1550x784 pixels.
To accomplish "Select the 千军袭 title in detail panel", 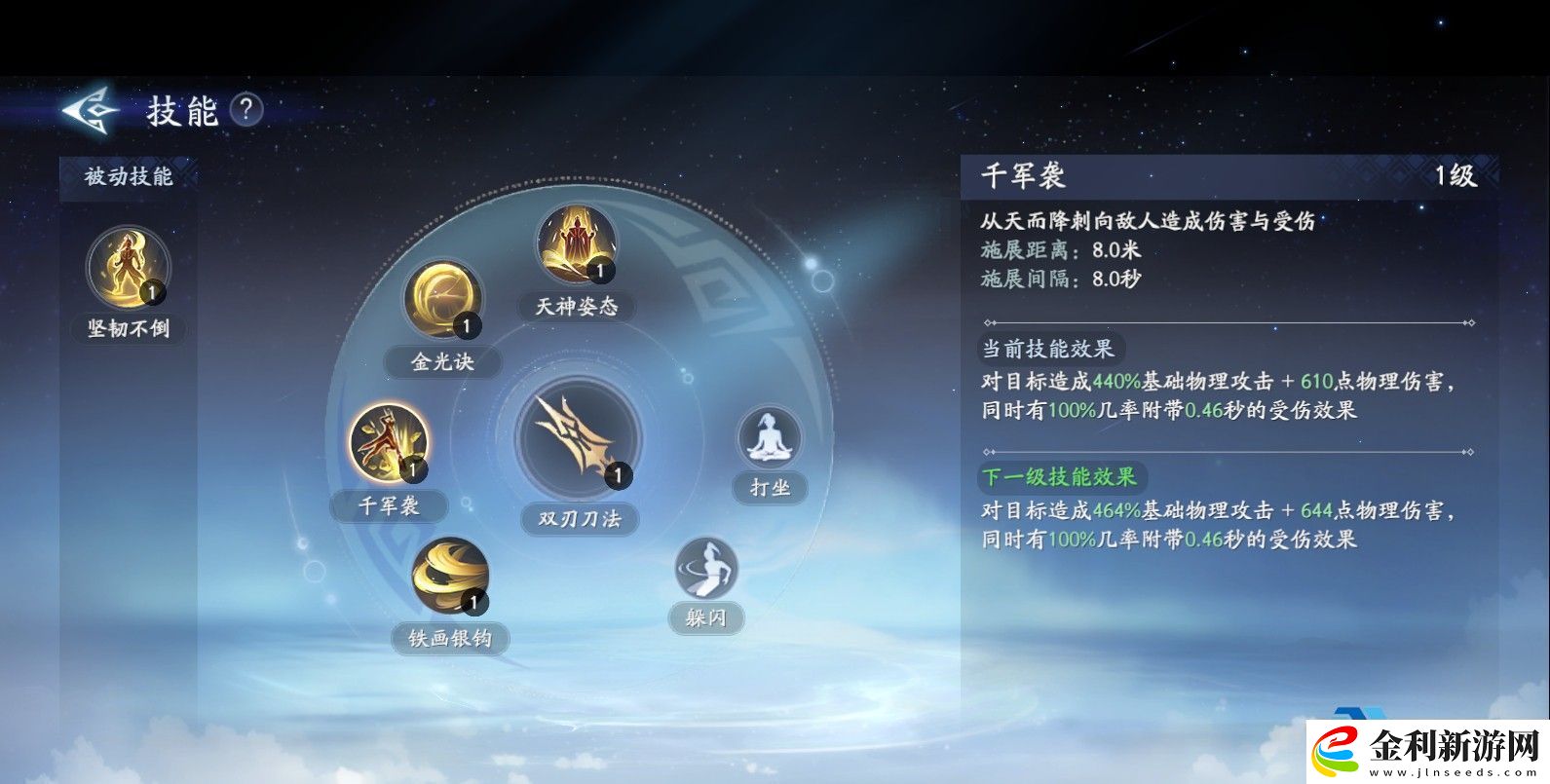I will pyautogui.click(x=1025, y=178).
